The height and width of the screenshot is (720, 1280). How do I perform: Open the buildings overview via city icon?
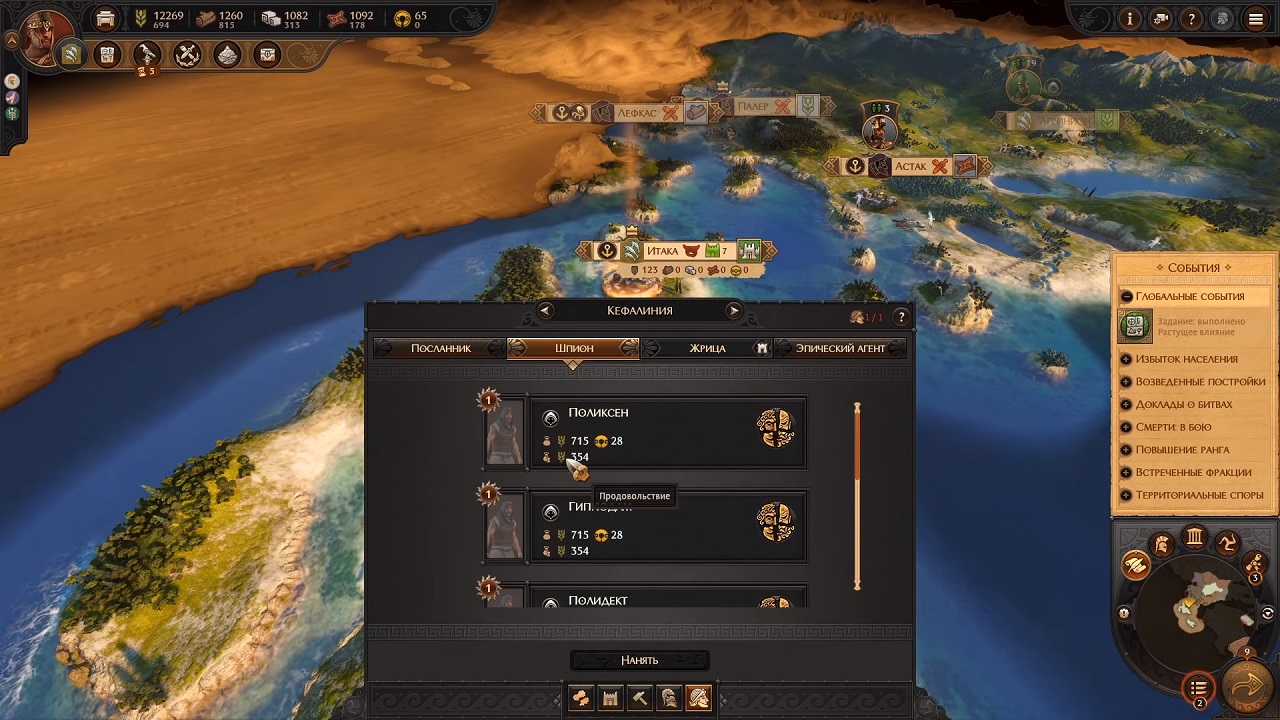pos(610,698)
